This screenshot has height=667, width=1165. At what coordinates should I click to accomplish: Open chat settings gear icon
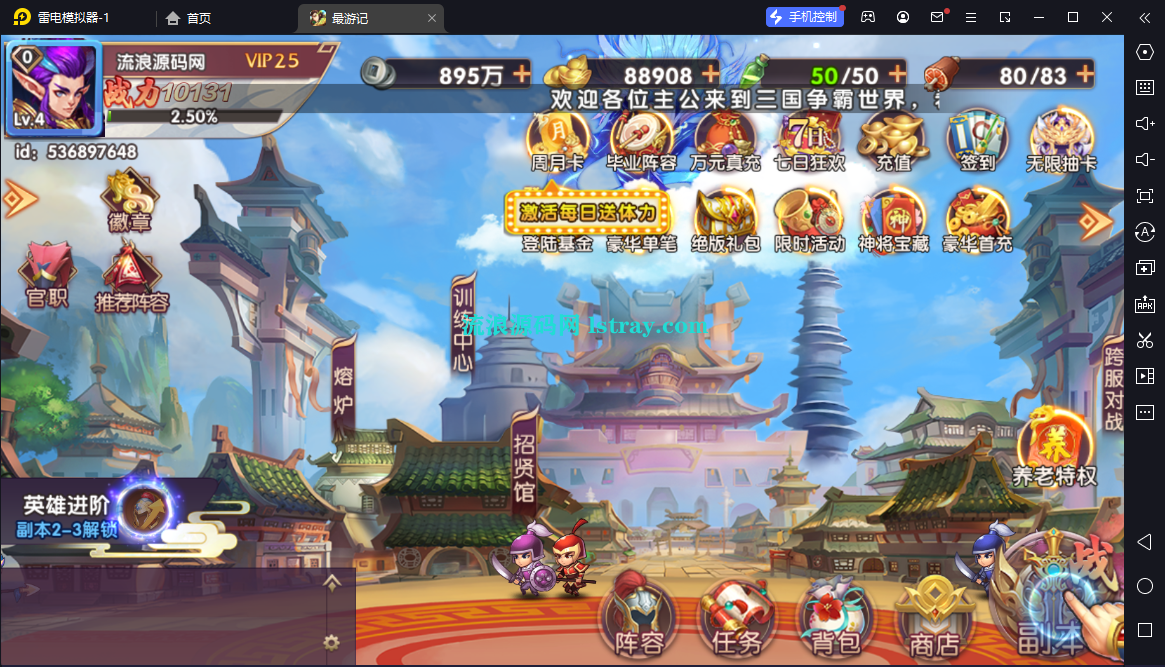coord(331,642)
